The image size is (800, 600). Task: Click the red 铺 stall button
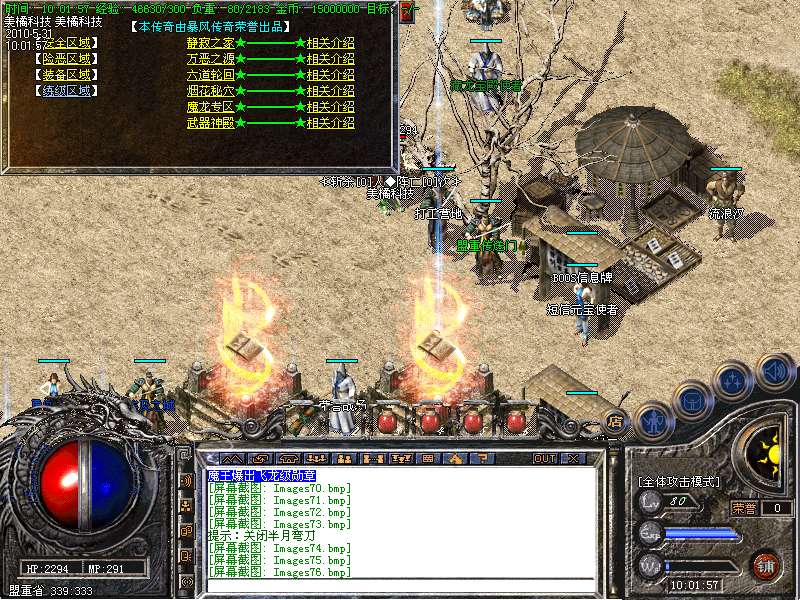click(x=766, y=565)
